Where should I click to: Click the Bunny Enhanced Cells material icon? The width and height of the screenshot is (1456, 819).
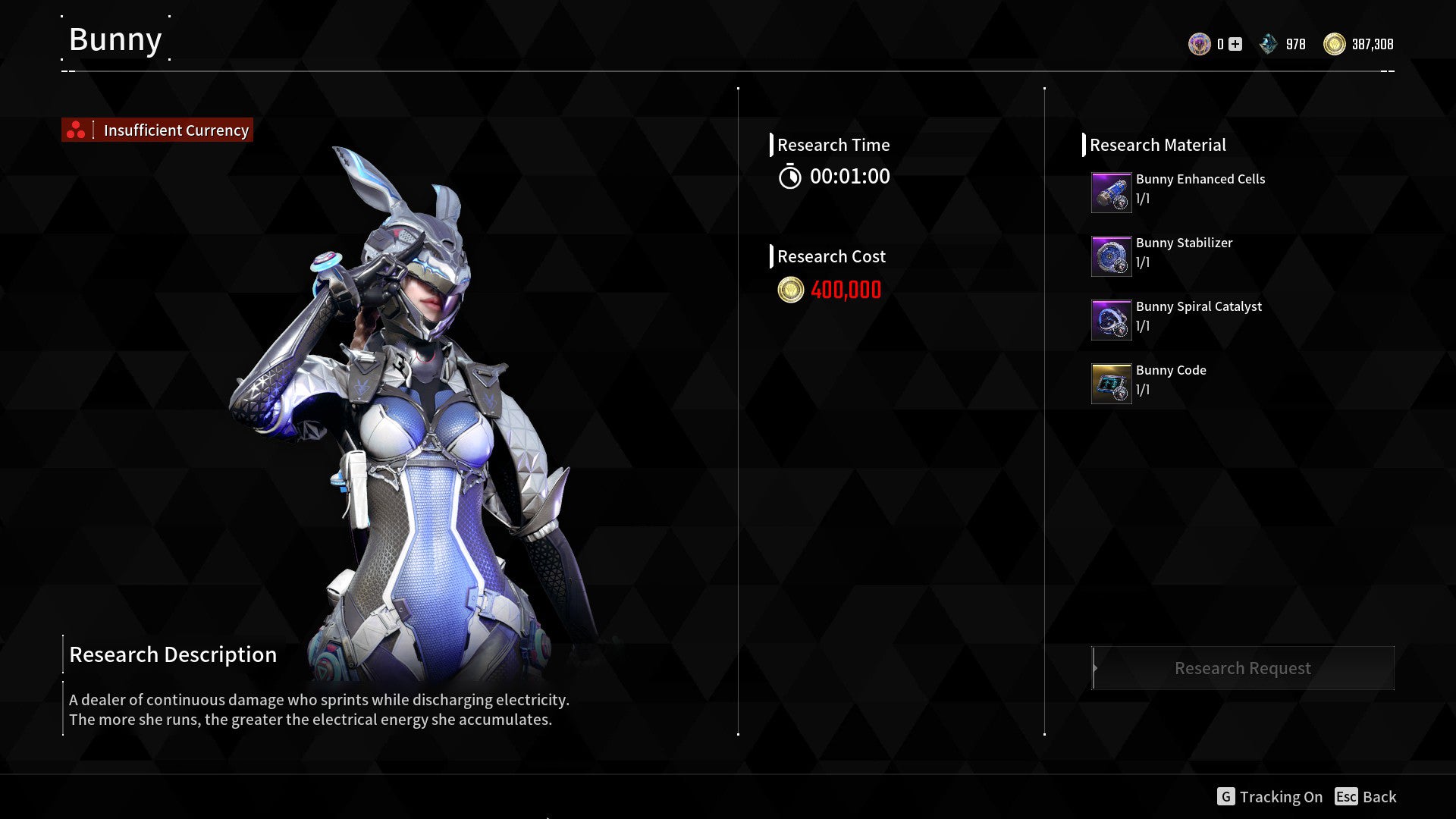[1111, 191]
